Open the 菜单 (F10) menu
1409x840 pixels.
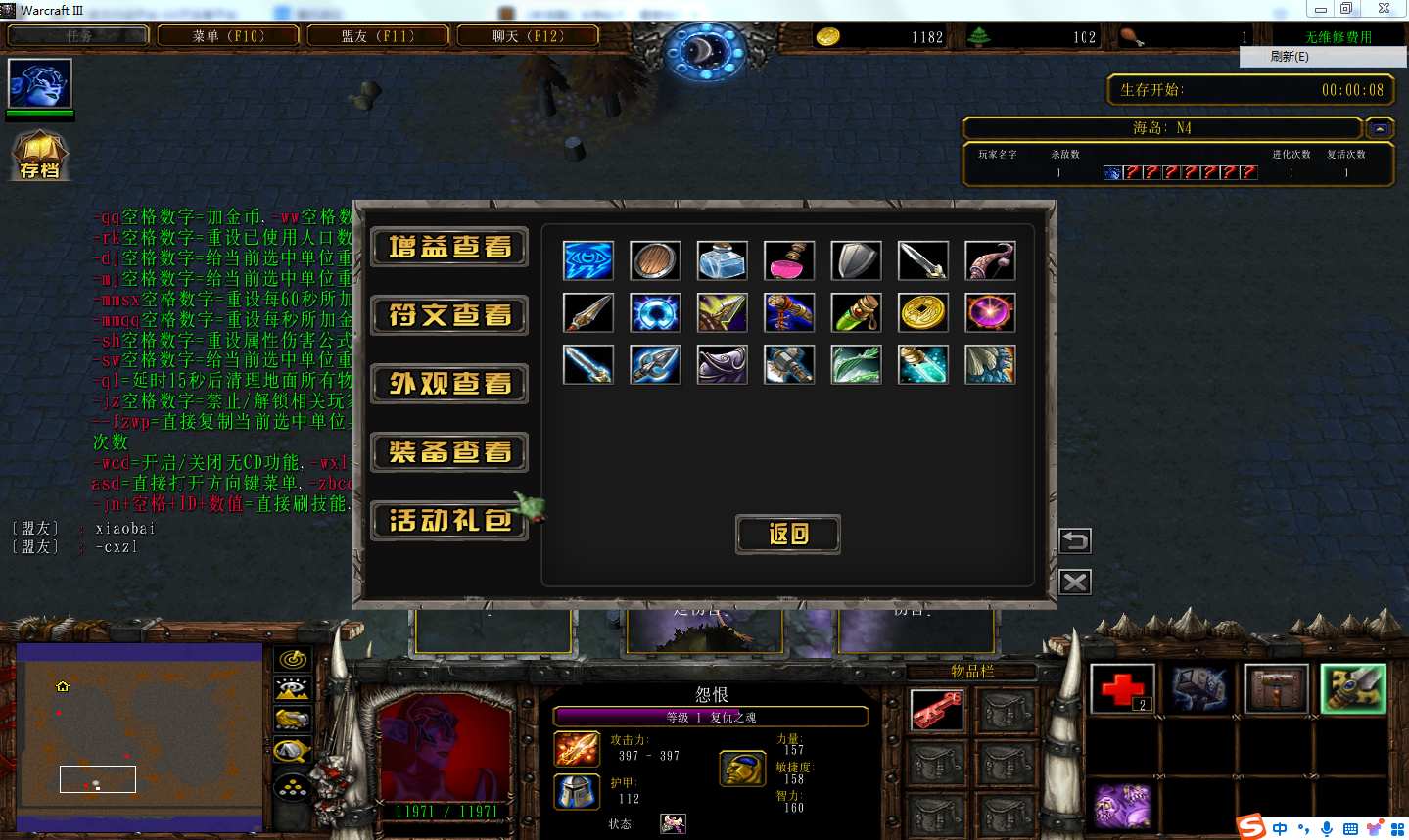coord(228,36)
